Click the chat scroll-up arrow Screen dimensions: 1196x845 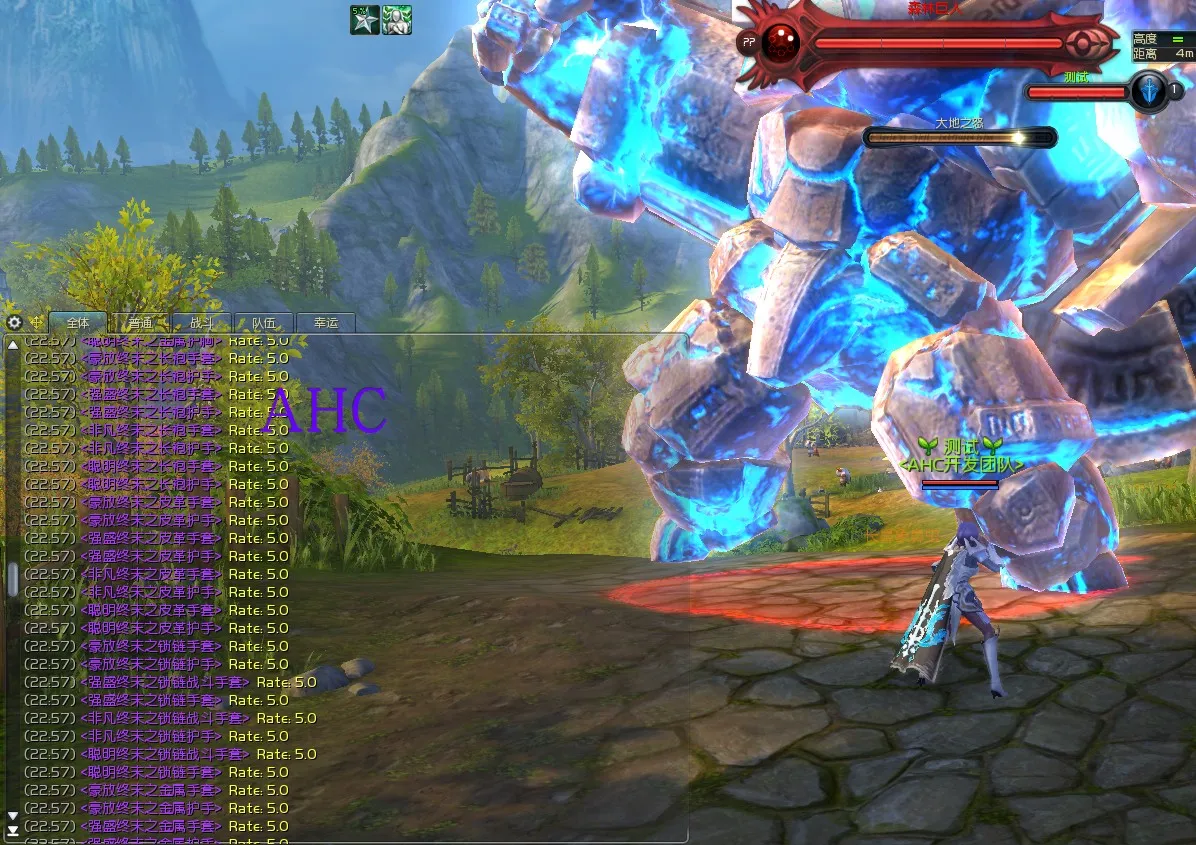(12, 344)
